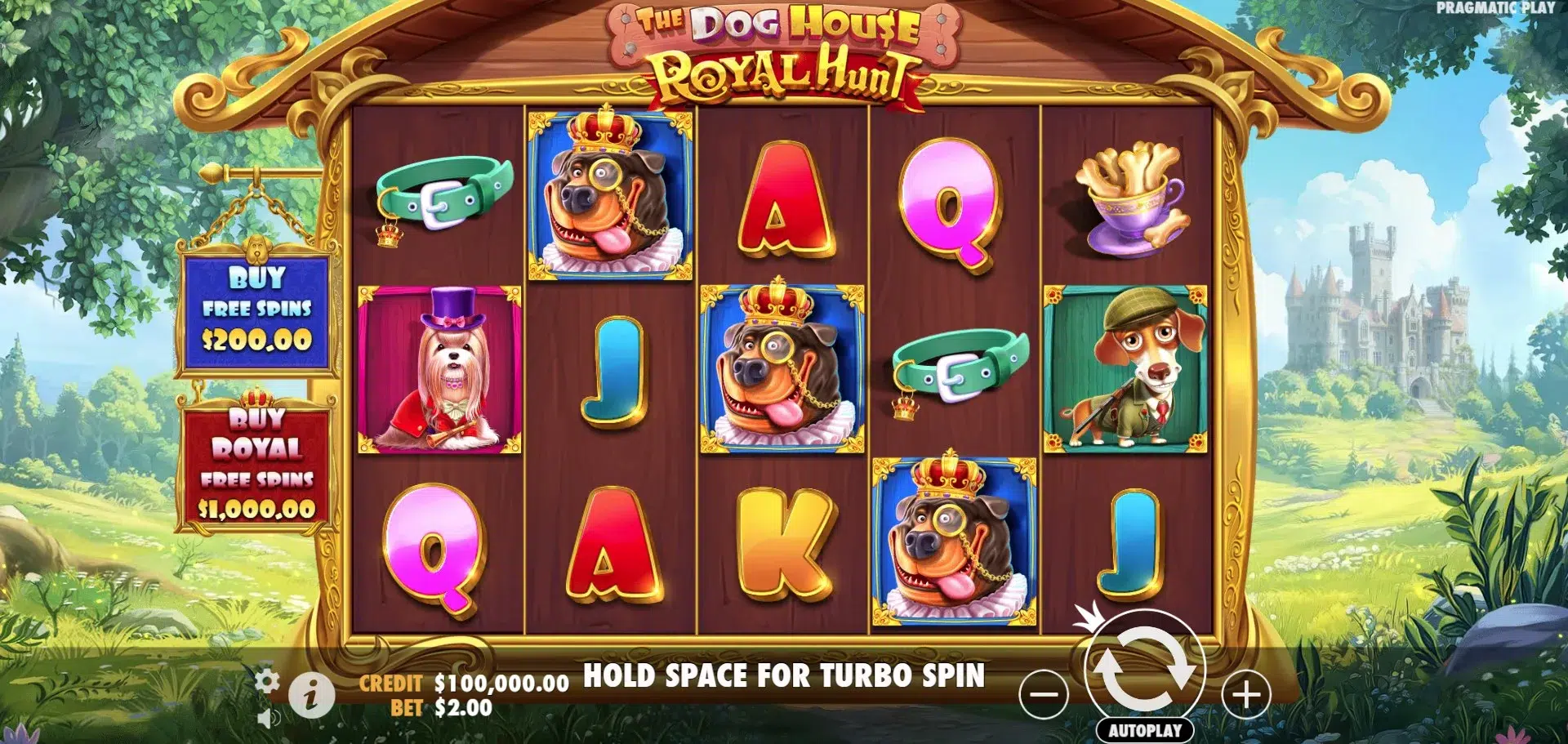Decrease the bet with the minus button
Image resolution: width=1568 pixels, height=744 pixels.
pyautogui.click(x=1044, y=695)
